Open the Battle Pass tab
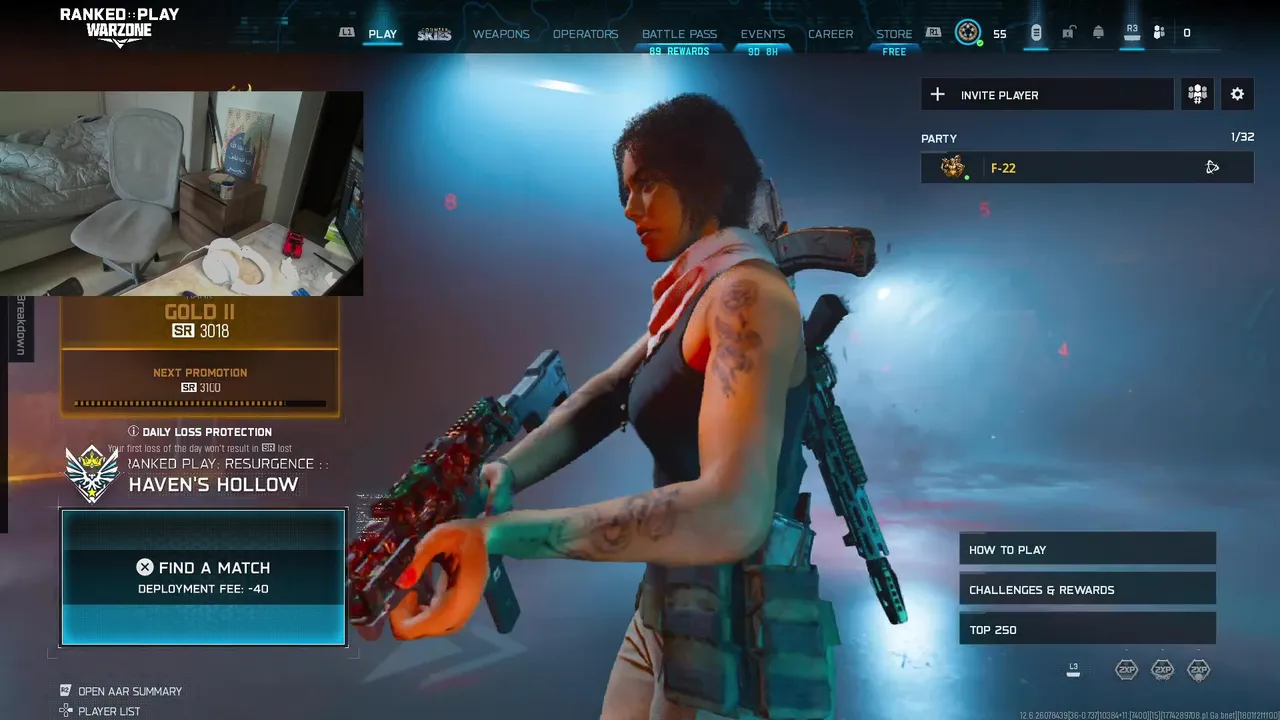The height and width of the screenshot is (720, 1280). point(679,34)
